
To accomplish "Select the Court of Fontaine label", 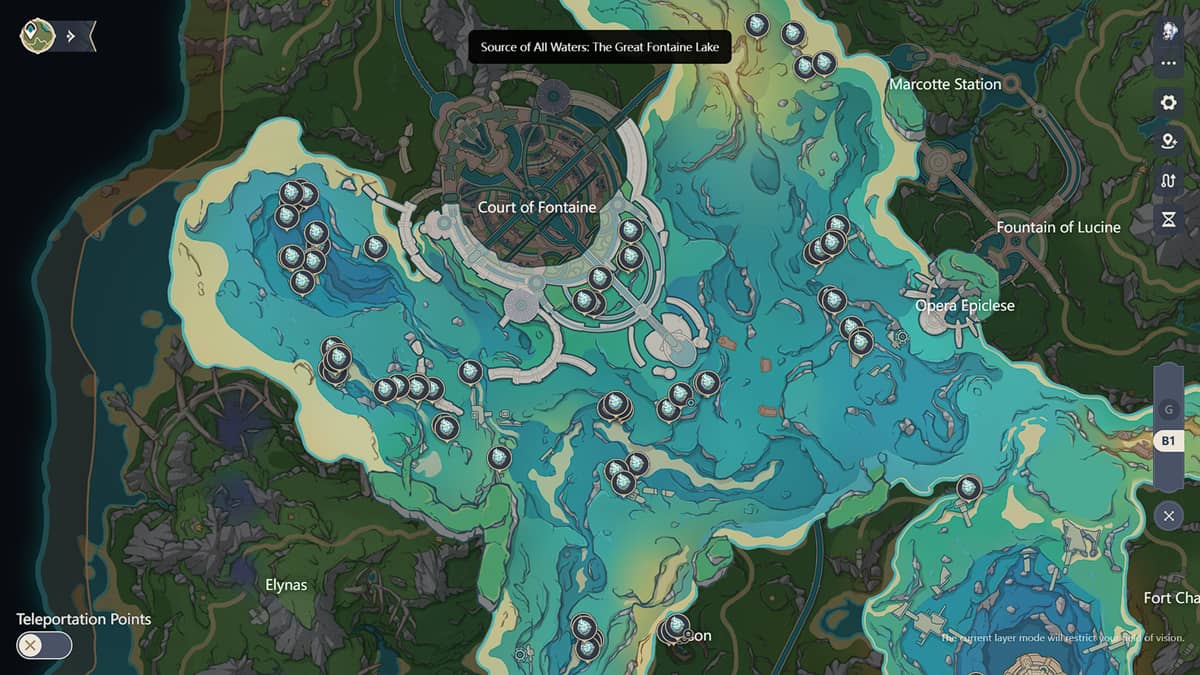I will click(x=537, y=207).
